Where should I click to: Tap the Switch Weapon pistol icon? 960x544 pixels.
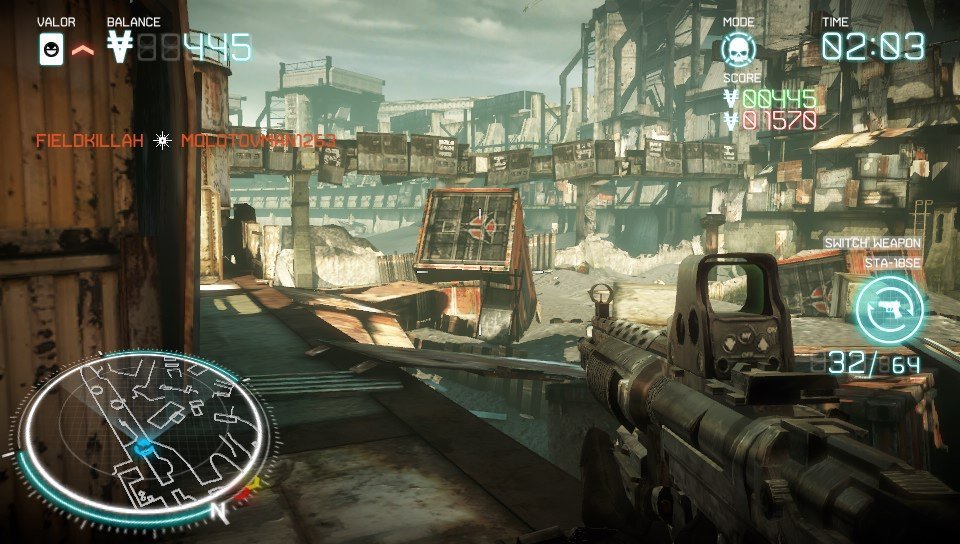(890, 308)
